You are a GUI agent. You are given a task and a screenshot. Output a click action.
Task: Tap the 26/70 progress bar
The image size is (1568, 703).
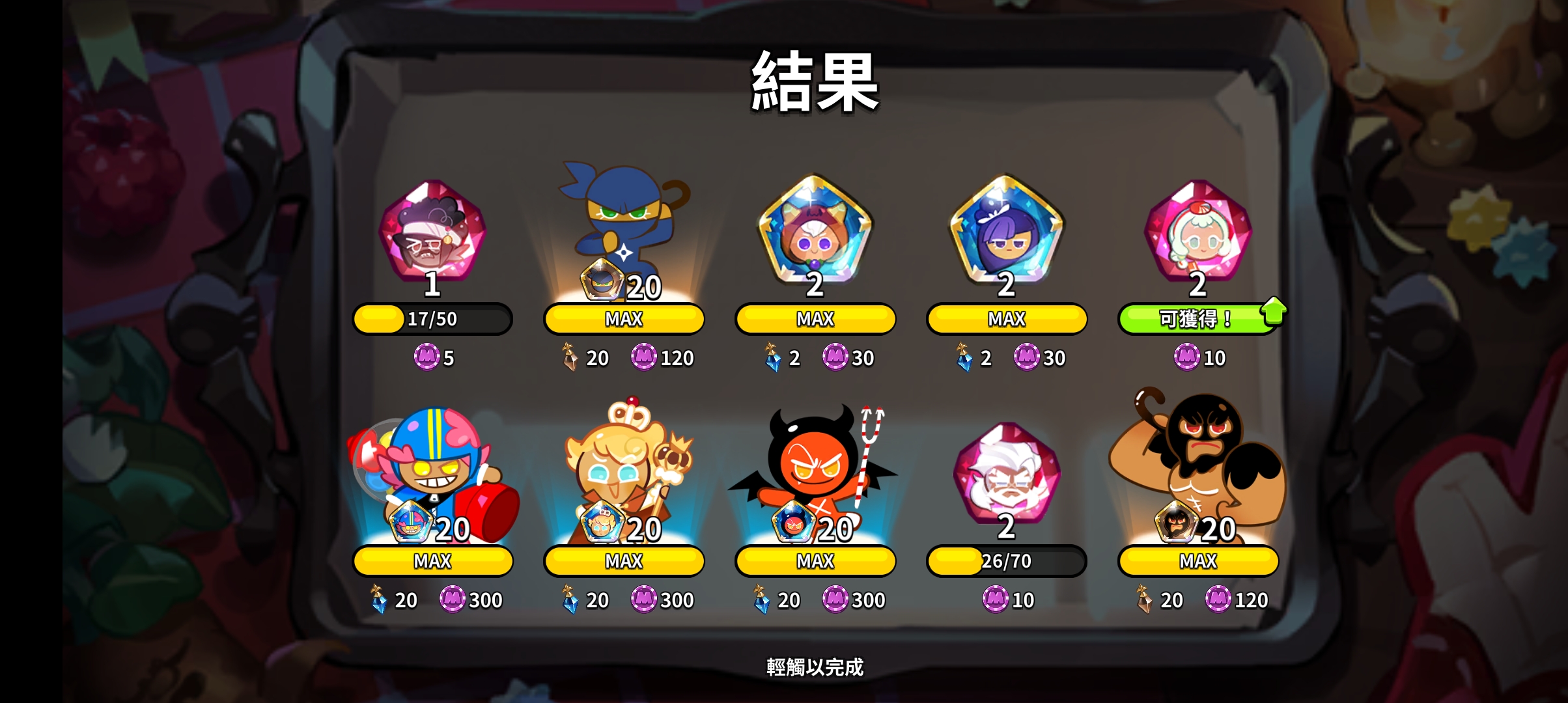pyautogui.click(x=1006, y=560)
